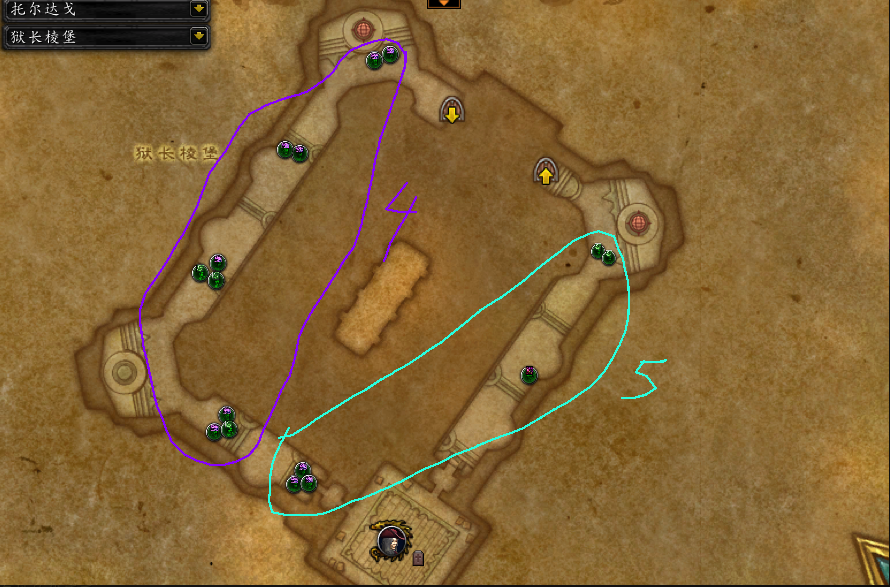The width and height of the screenshot is (890, 587).
Task: Click the boss portrait map marker
Action: [390, 541]
